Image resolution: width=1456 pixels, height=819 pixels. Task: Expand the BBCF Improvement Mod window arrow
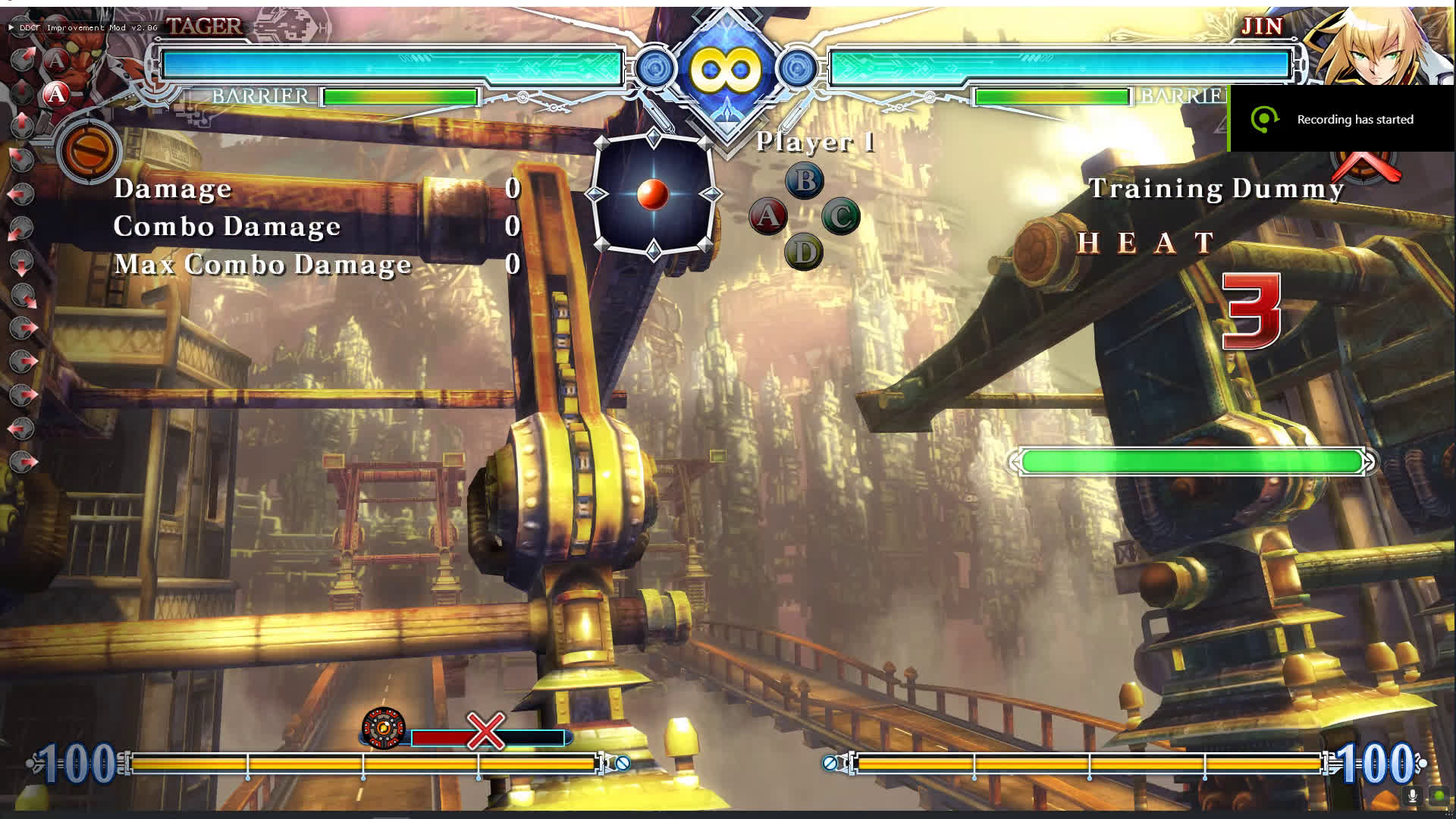click(x=11, y=27)
